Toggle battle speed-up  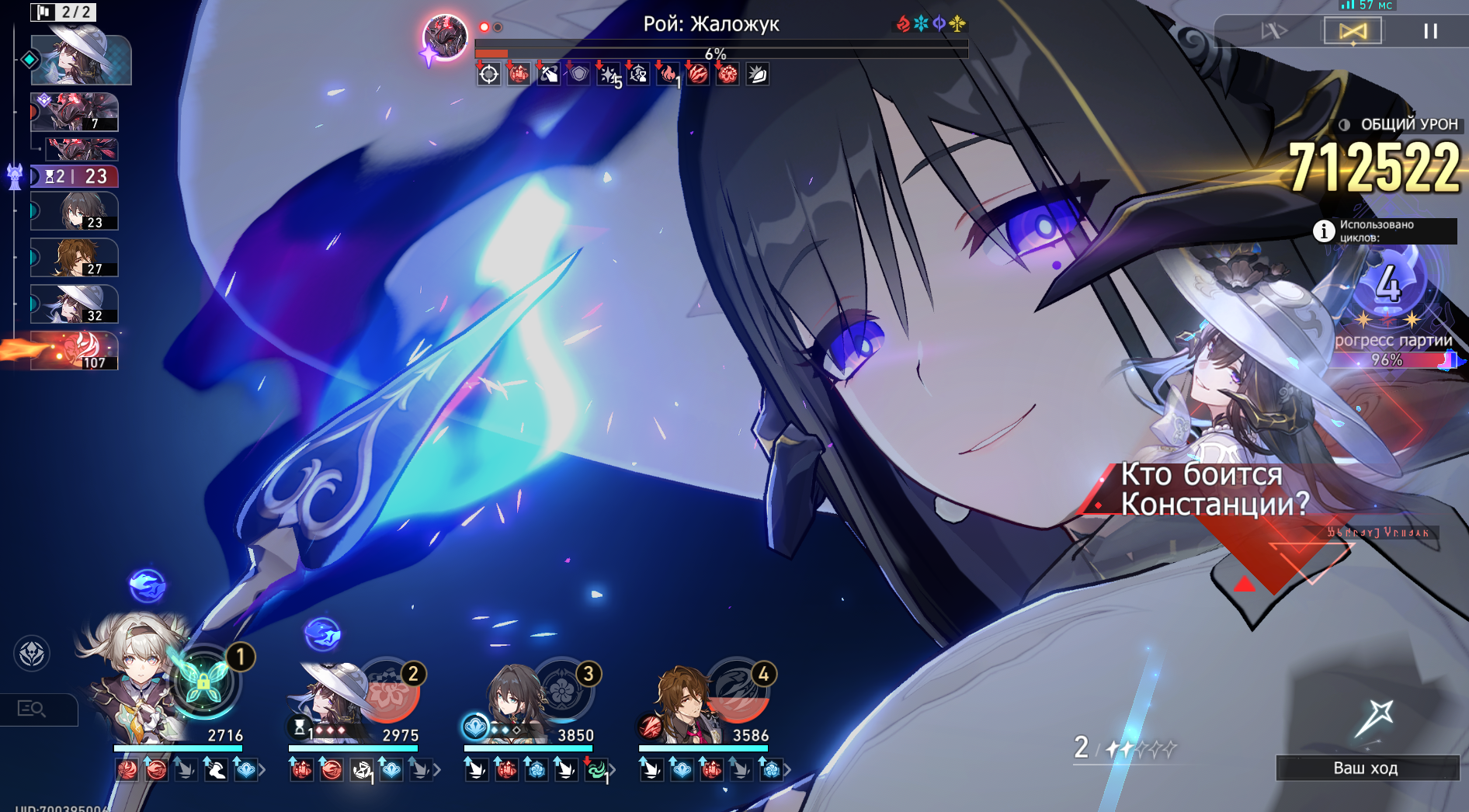coord(1274,31)
